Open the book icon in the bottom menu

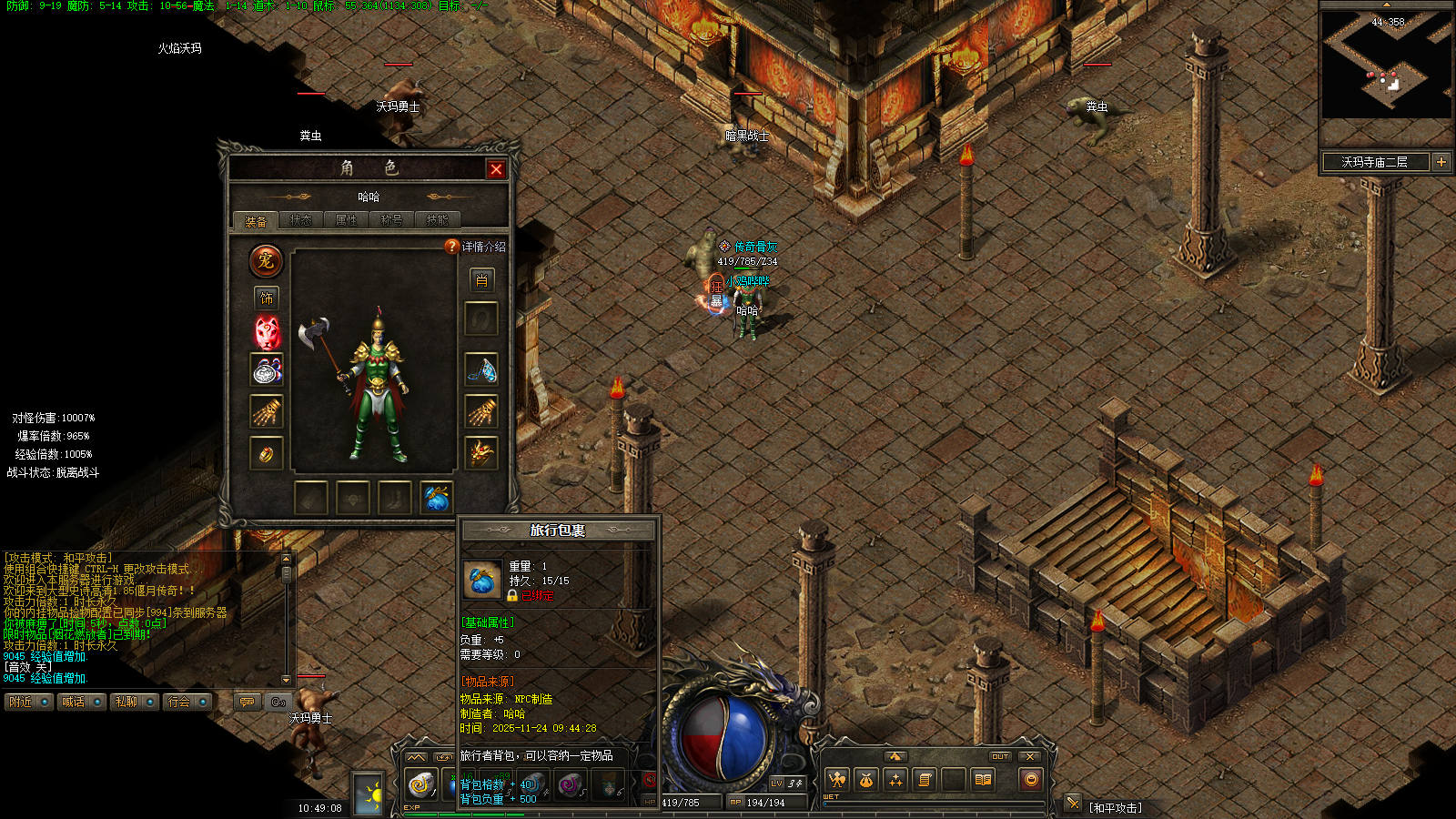983,780
